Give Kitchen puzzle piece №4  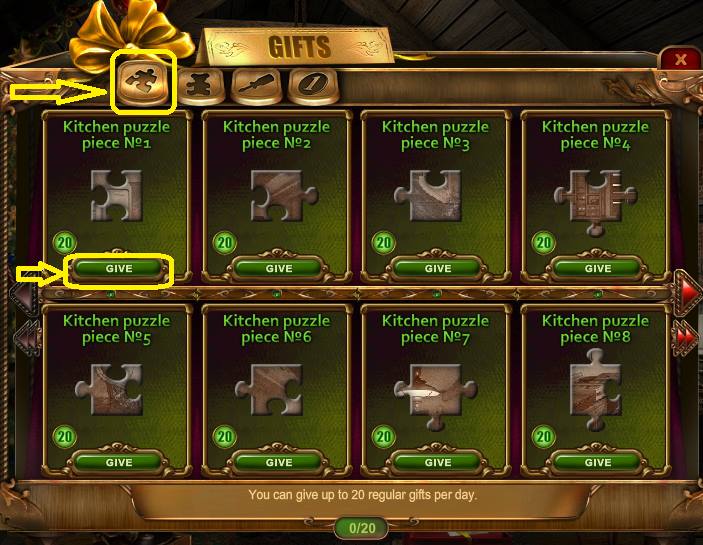(x=598, y=268)
